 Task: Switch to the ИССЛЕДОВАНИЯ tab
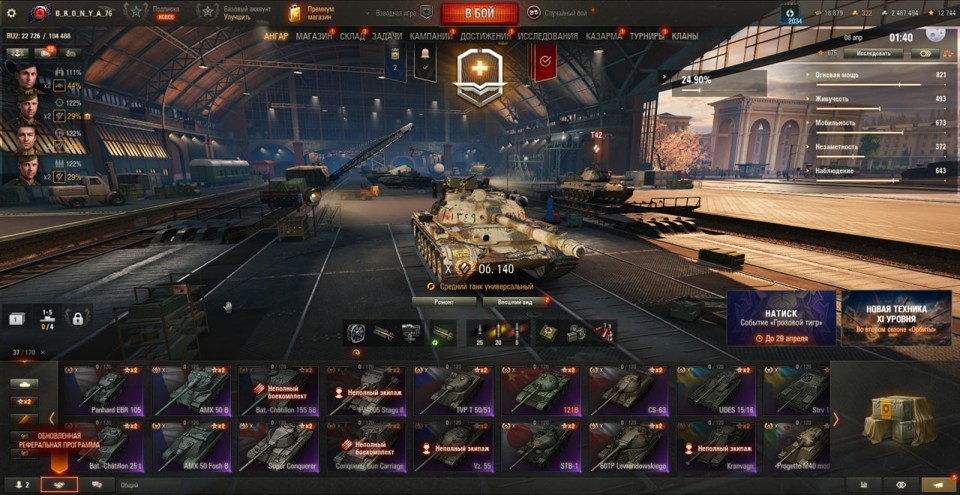tap(547, 36)
